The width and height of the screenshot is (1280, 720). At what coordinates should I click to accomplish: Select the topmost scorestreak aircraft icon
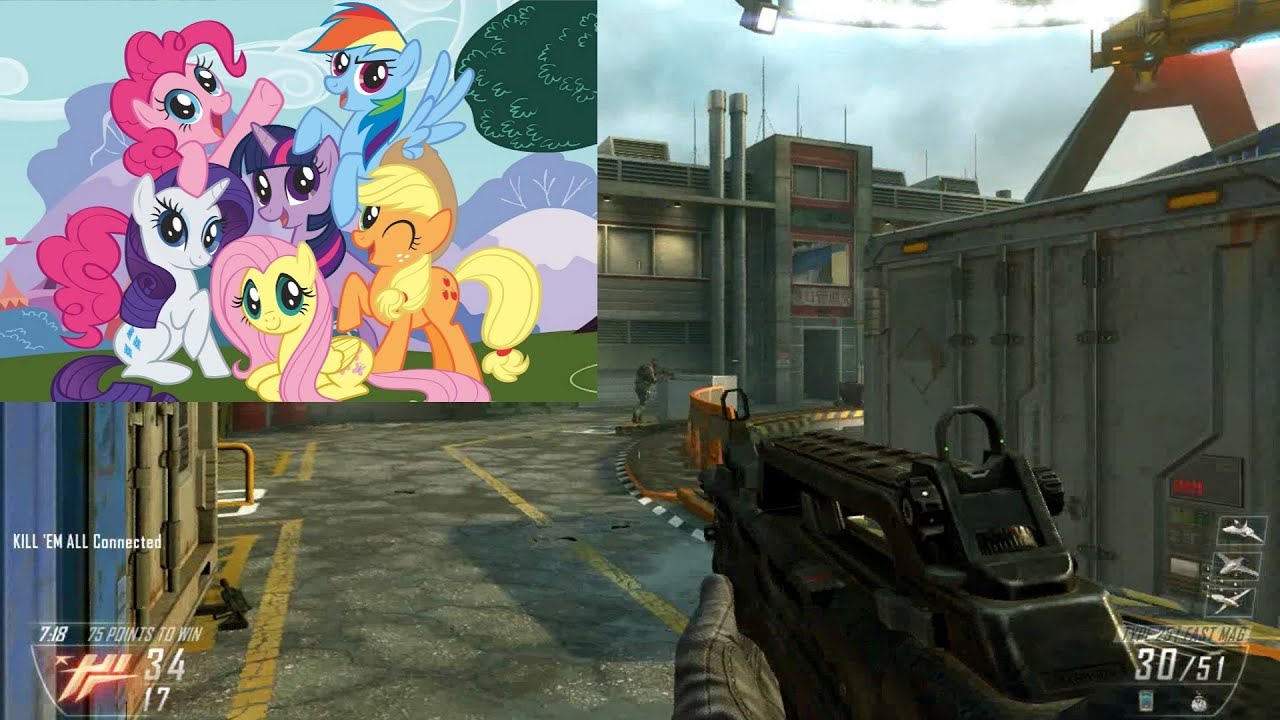pos(1241,530)
